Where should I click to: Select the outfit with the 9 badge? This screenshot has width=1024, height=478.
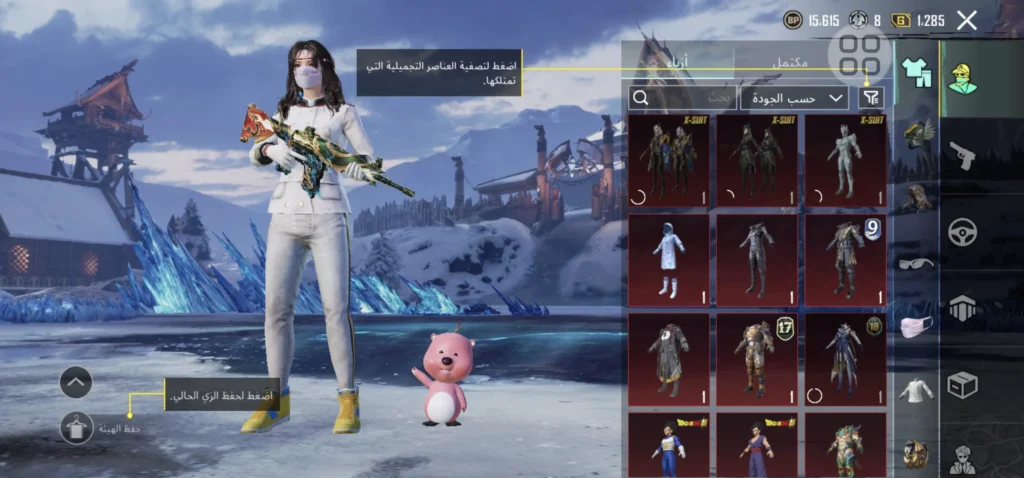tap(845, 260)
